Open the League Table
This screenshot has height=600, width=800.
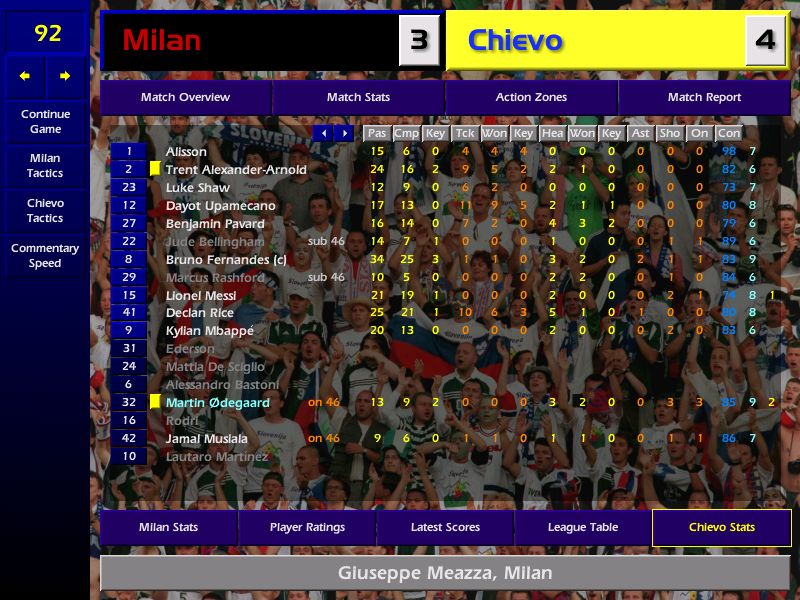(x=583, y=528)
